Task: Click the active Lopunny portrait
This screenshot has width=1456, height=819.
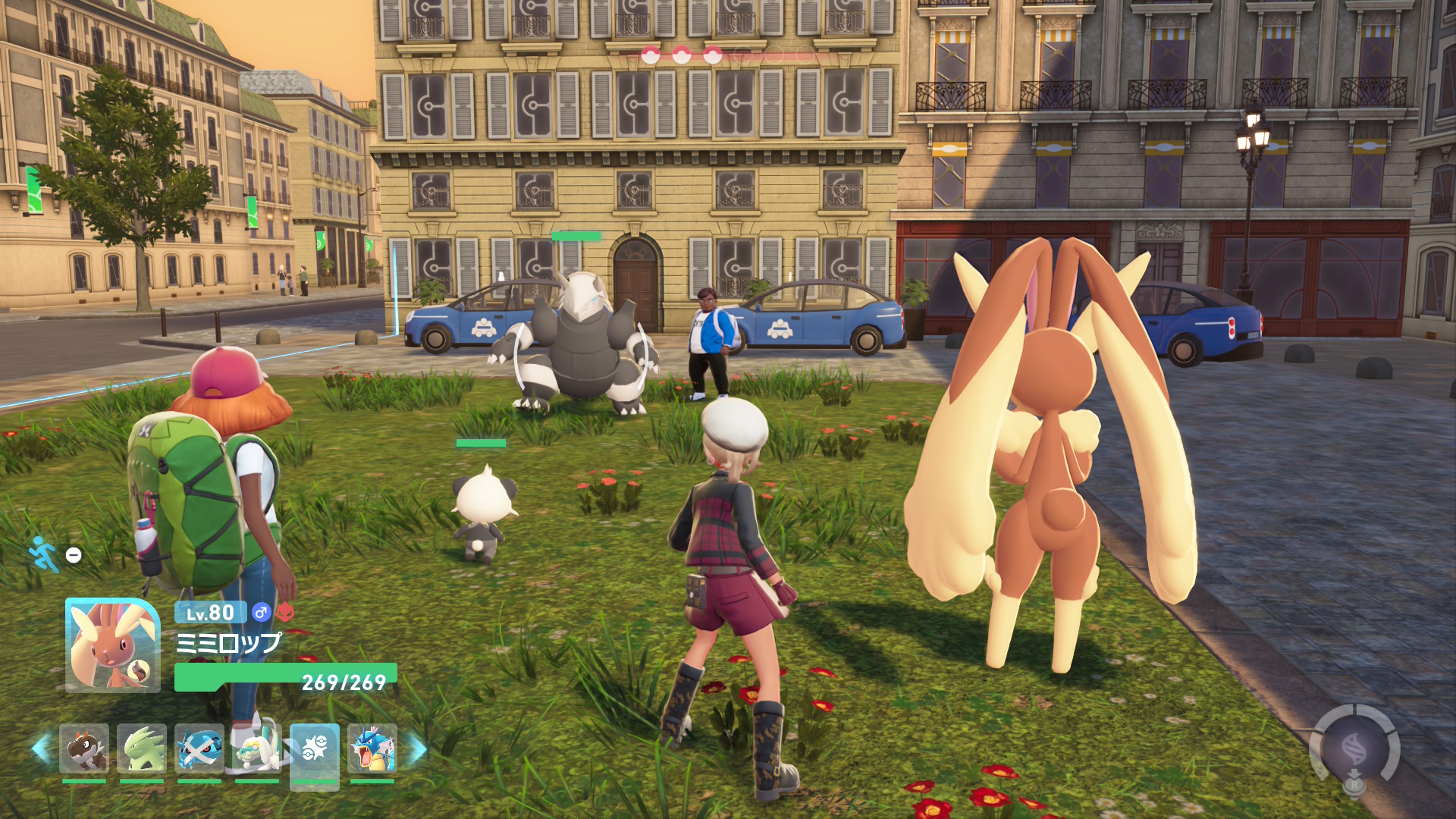Action: [x=113, y=645]
